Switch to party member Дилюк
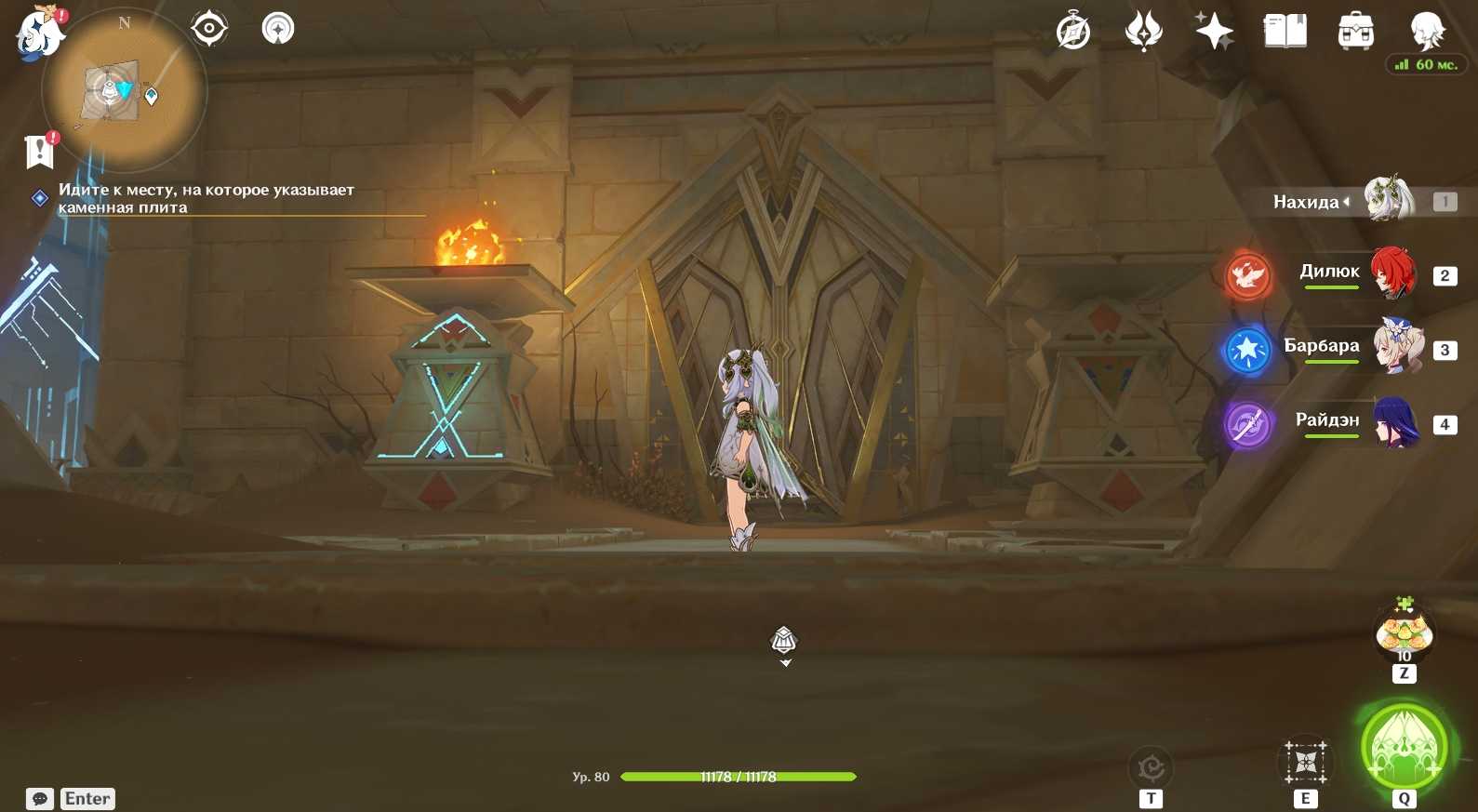This screenshot has height=812, width=1478. coord(1391,274)
